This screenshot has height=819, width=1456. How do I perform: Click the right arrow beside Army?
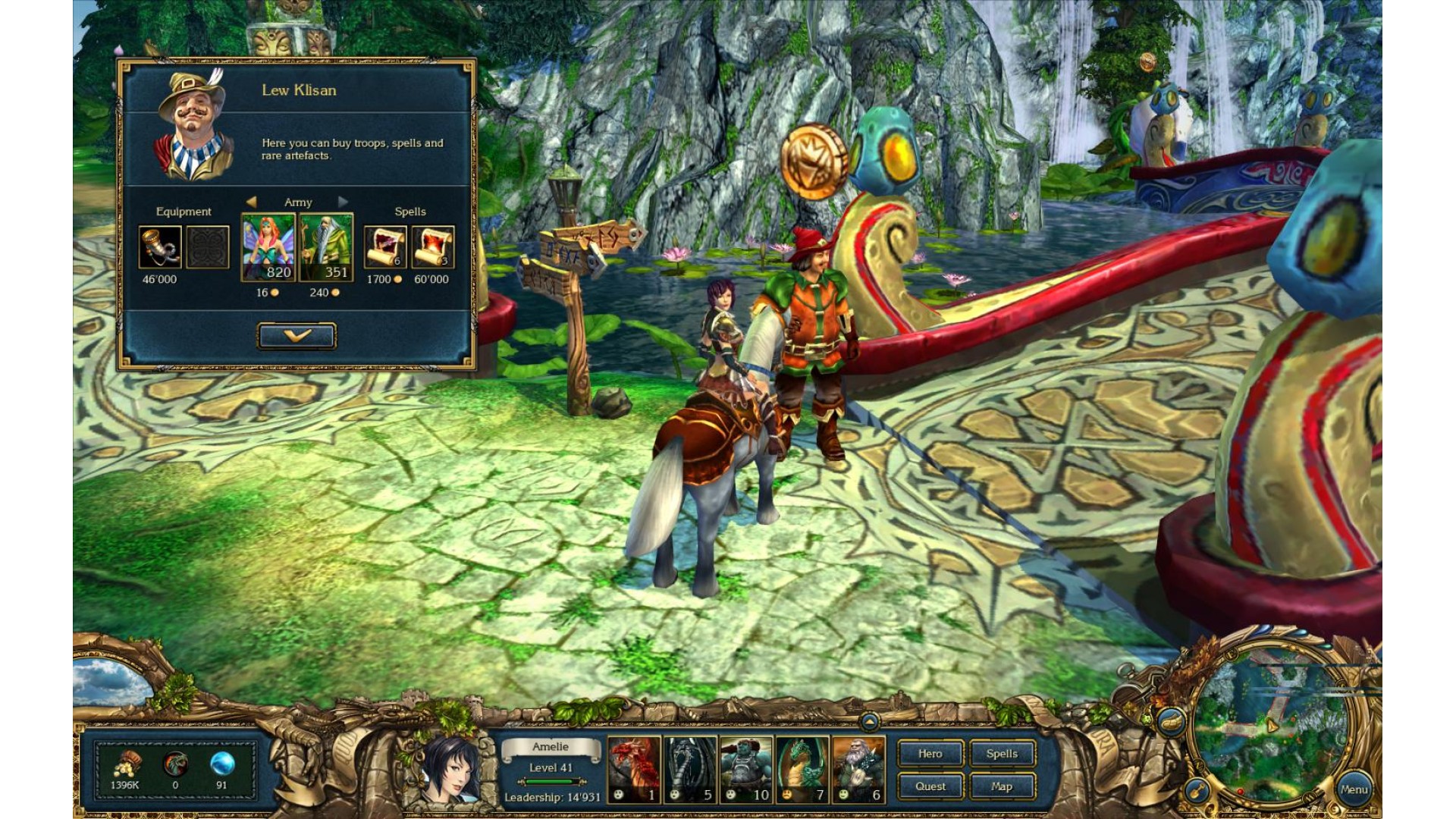pyautogui.click(x=344, y=202)
